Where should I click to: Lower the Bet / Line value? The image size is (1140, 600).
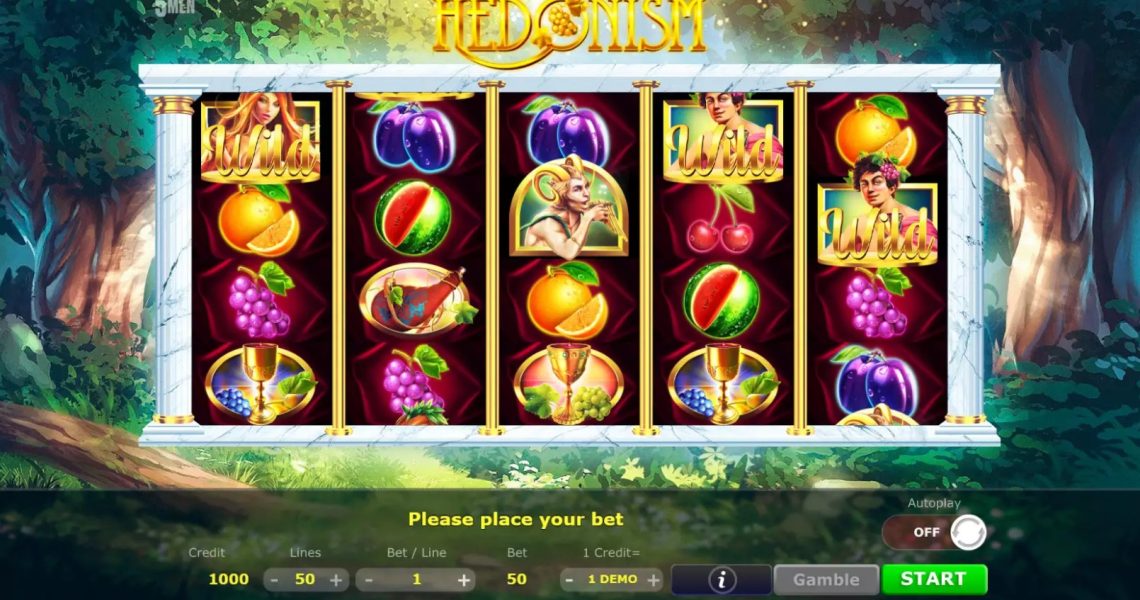[369, 579]
